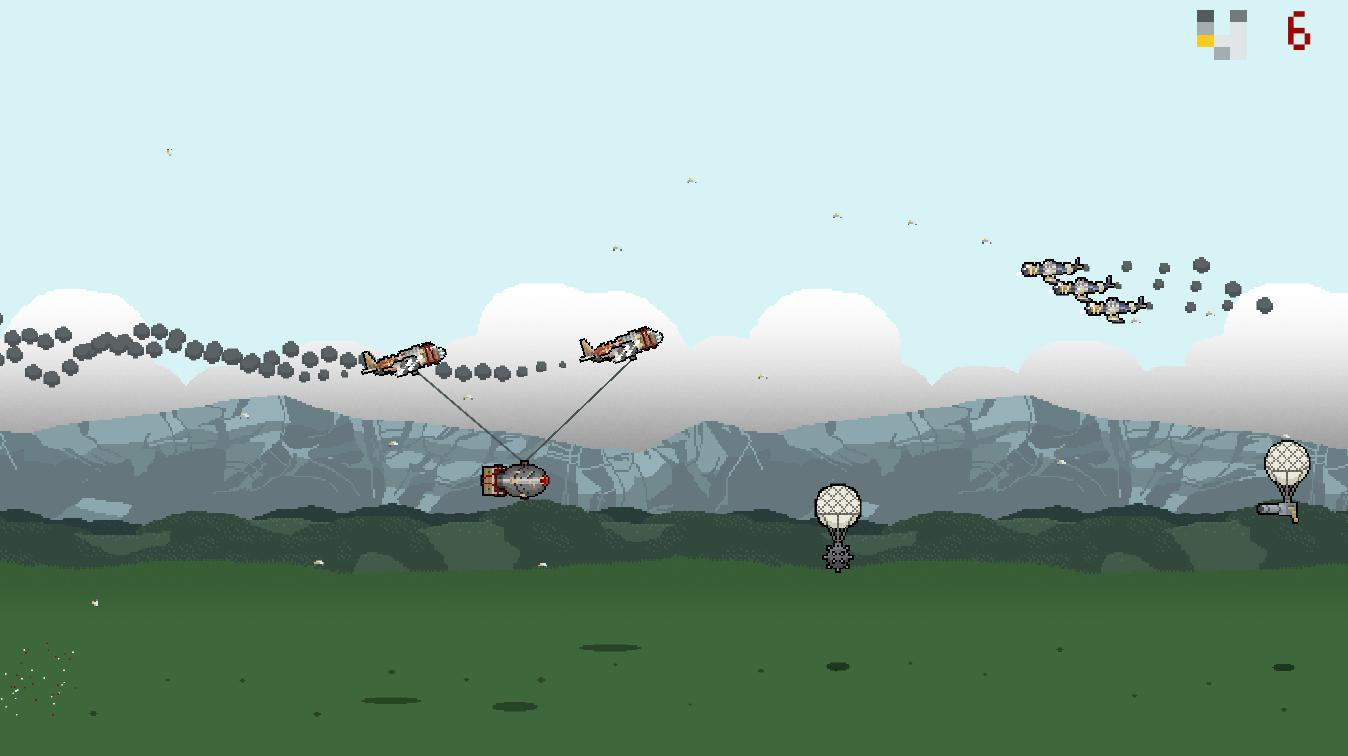The height and width of the screenshot is (756, 1348).
Task: Select the red score counter showing 6
Action: [x=1296, y=31]
